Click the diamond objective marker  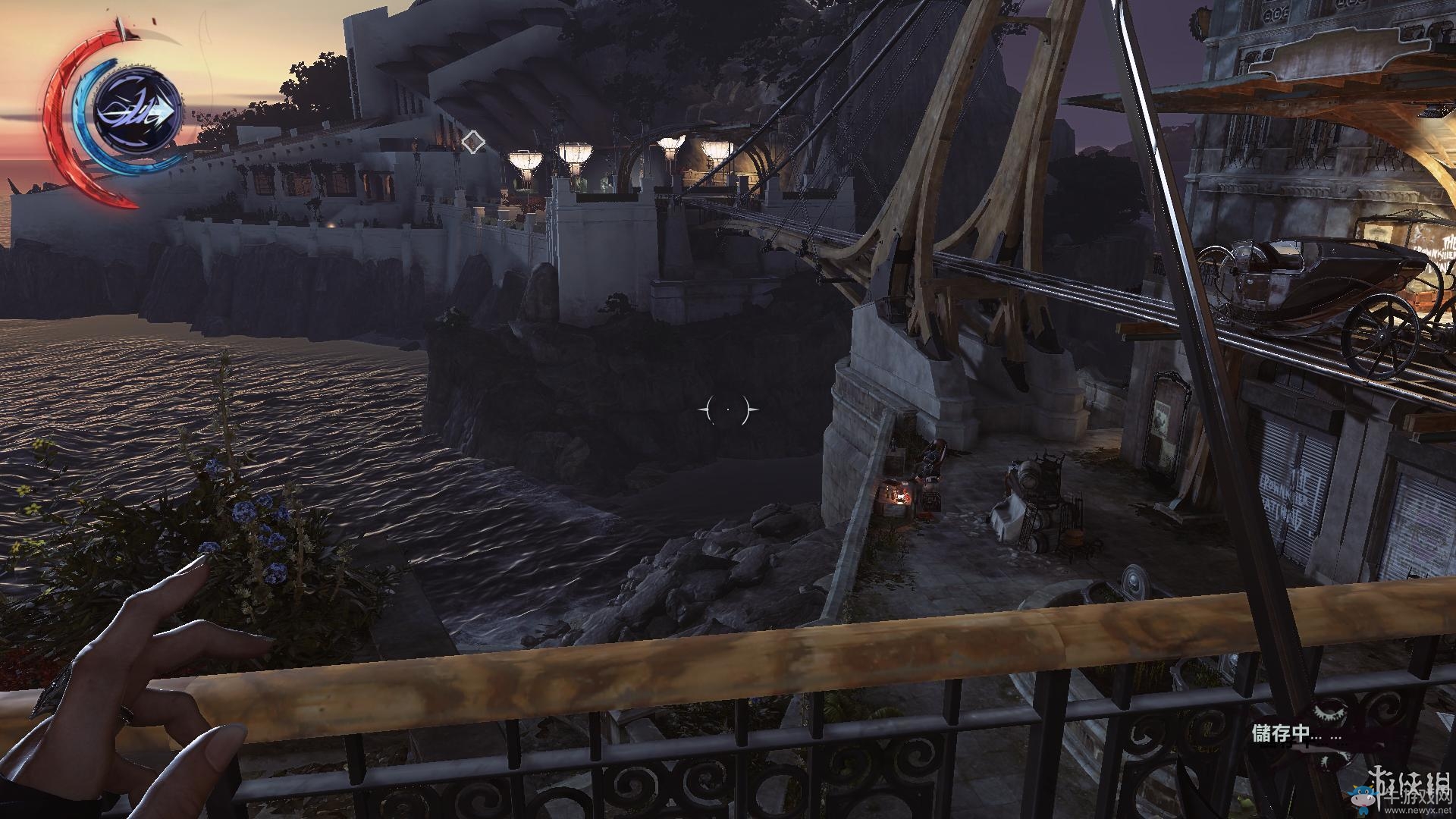[472, 142]
